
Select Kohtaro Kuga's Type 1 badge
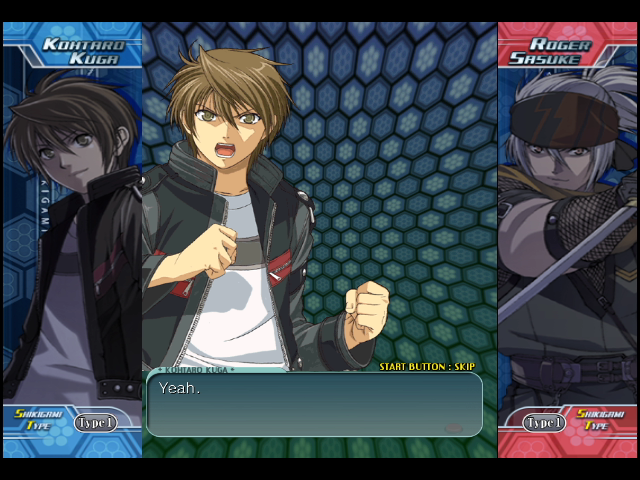[x=95, y=423]
